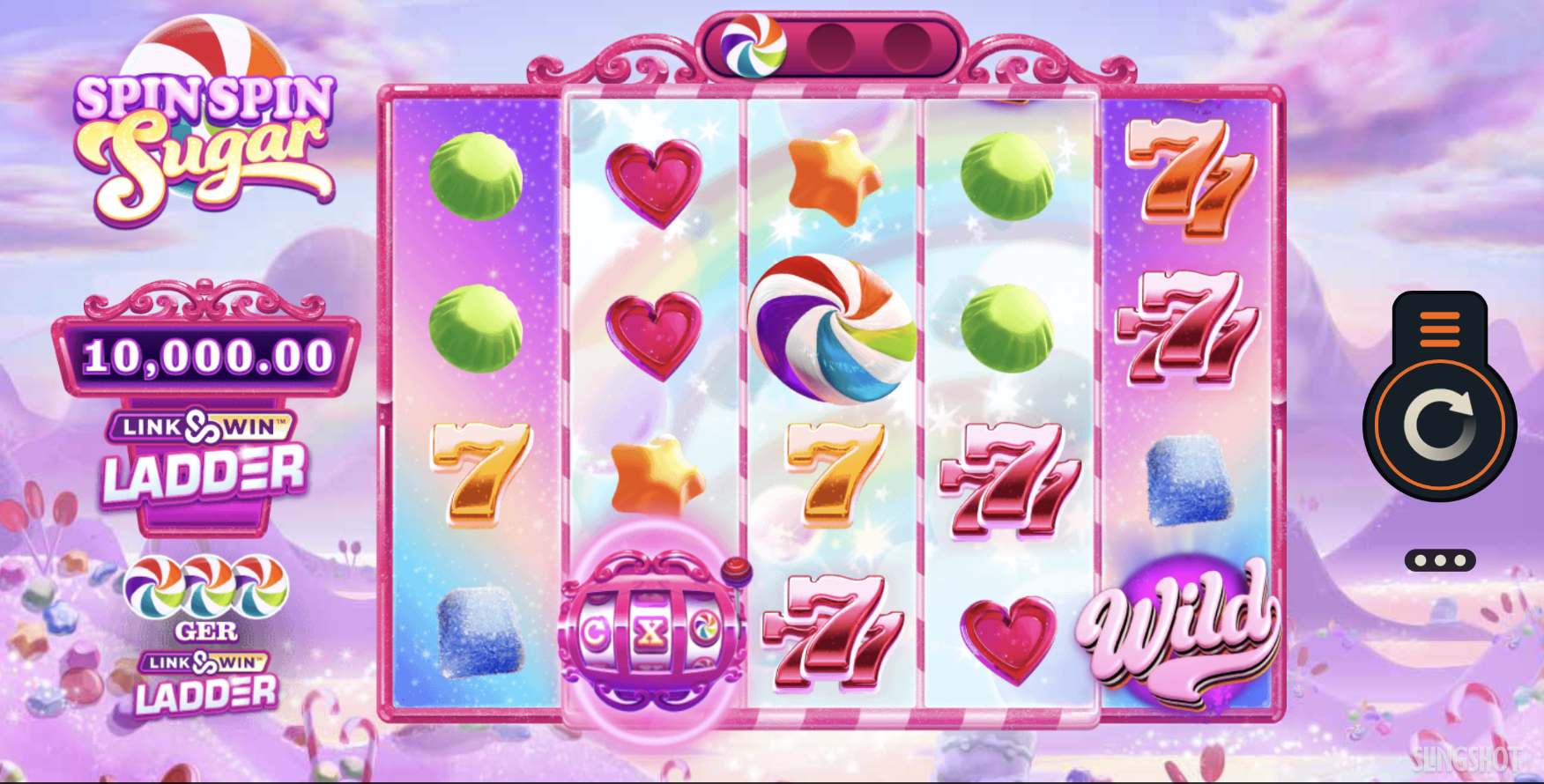Click the three lollipops above the GER label
1544x784 pixels.
[209, 587]
